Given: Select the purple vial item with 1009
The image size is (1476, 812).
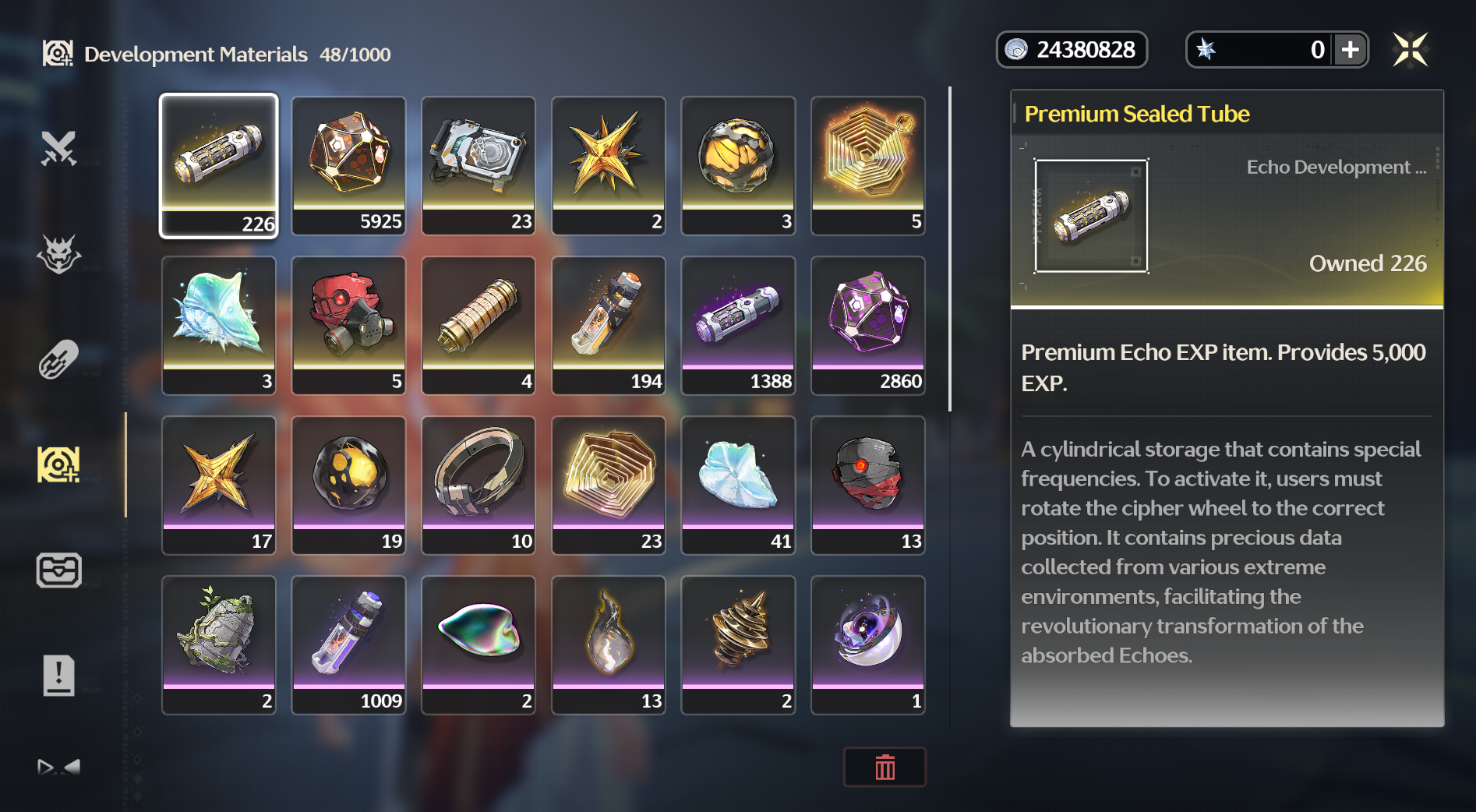Looking at the screenshot, I should click(x=348, y=644).
